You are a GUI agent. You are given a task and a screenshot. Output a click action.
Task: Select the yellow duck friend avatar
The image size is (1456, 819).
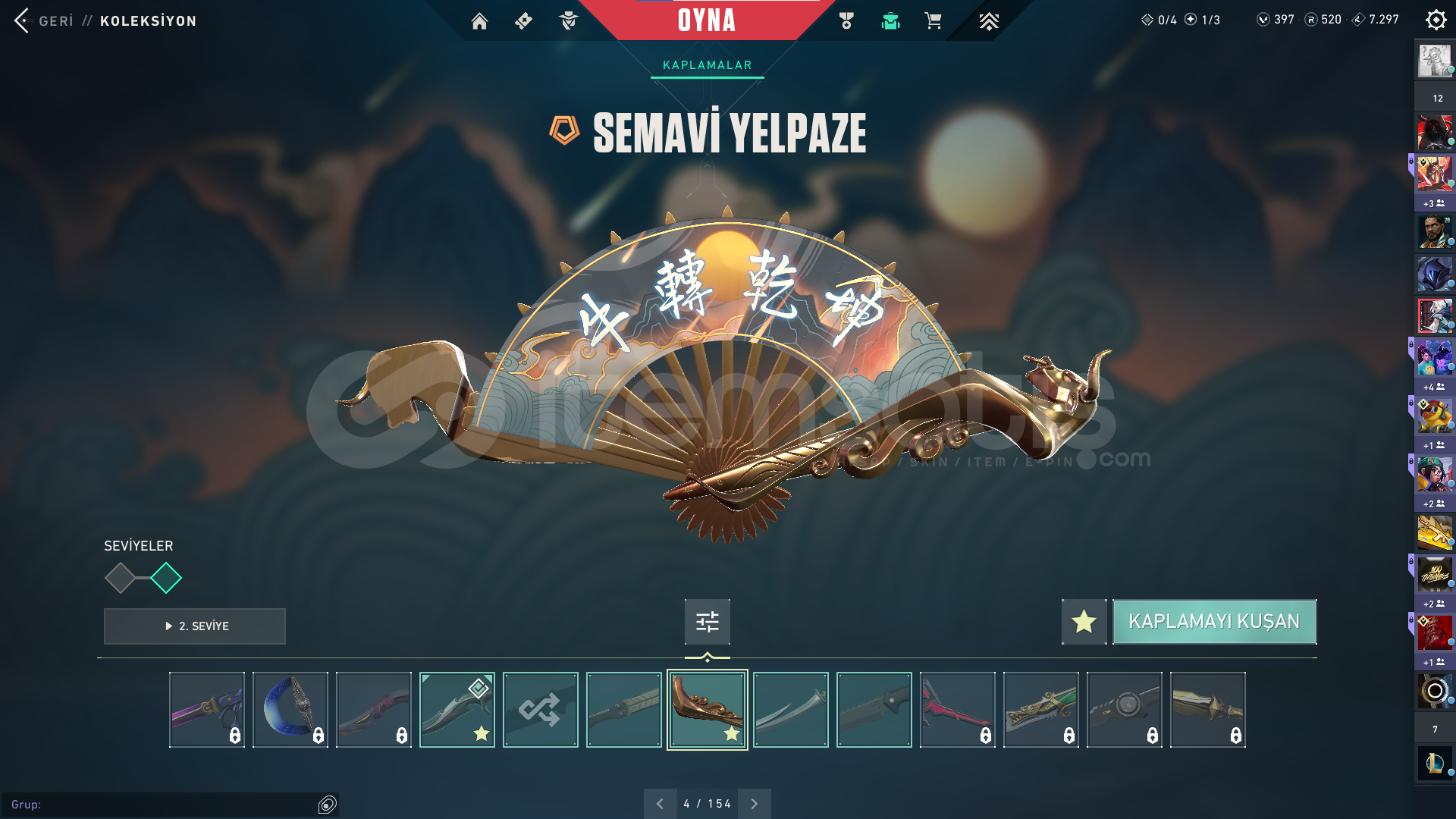1435,416
